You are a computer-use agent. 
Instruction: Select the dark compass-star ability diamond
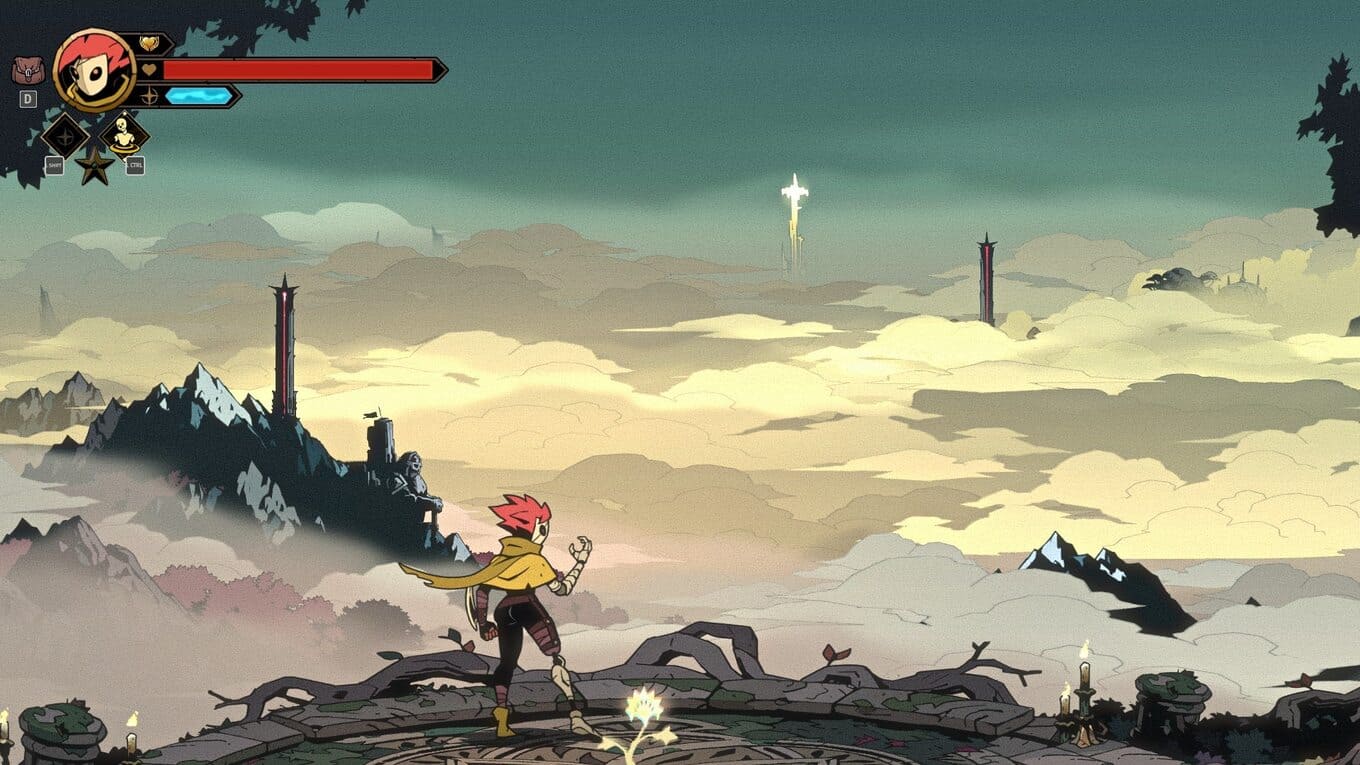tap(66, 135)
